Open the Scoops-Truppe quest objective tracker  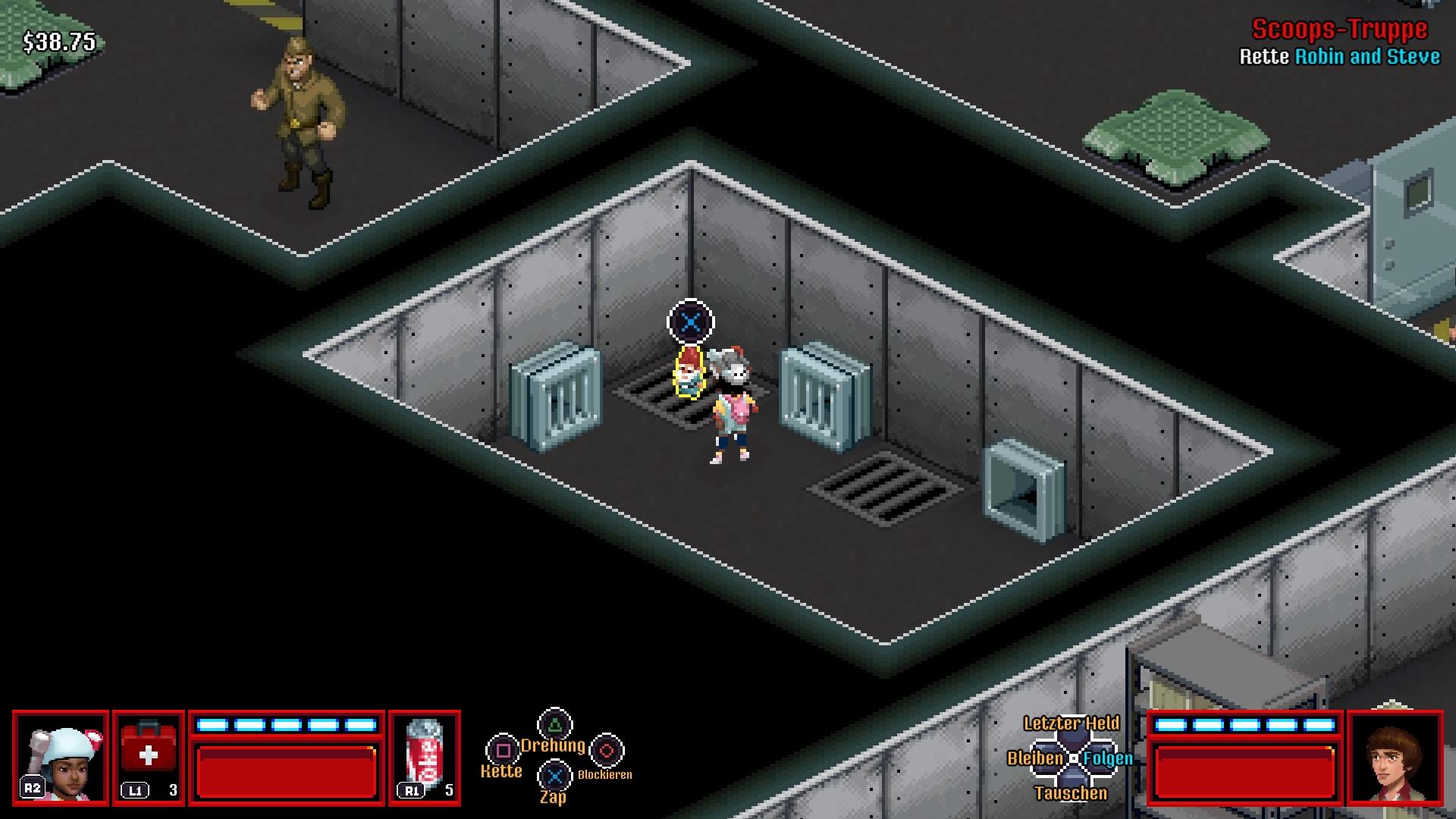pyautogui.click(x=1339, y=42)
